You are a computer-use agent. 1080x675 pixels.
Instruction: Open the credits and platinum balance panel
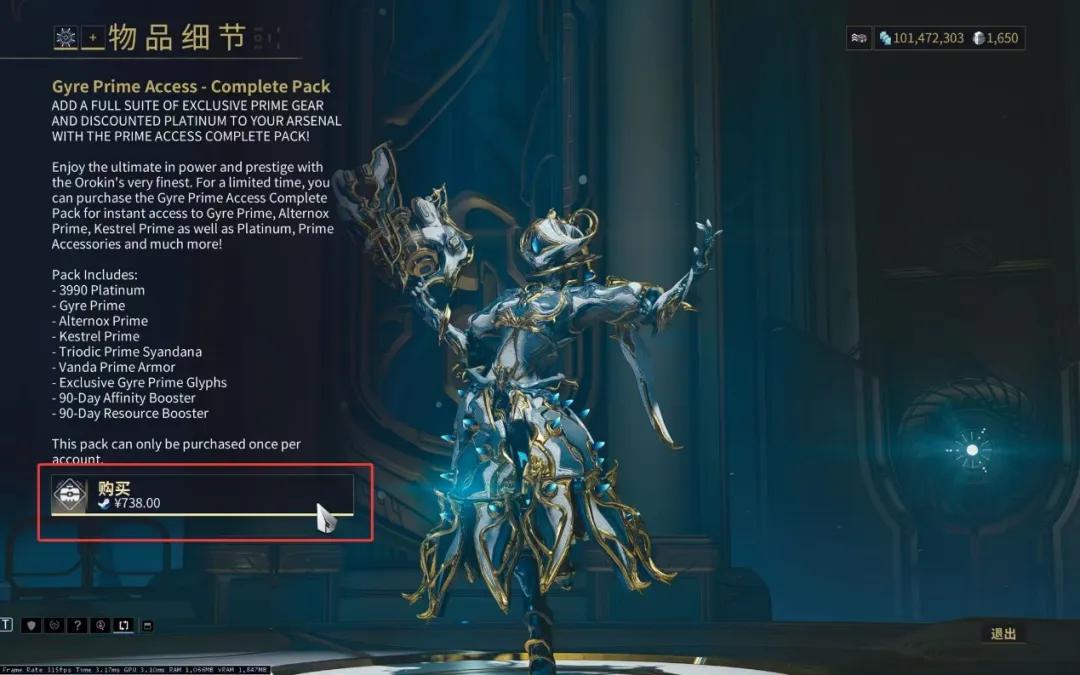949,38
